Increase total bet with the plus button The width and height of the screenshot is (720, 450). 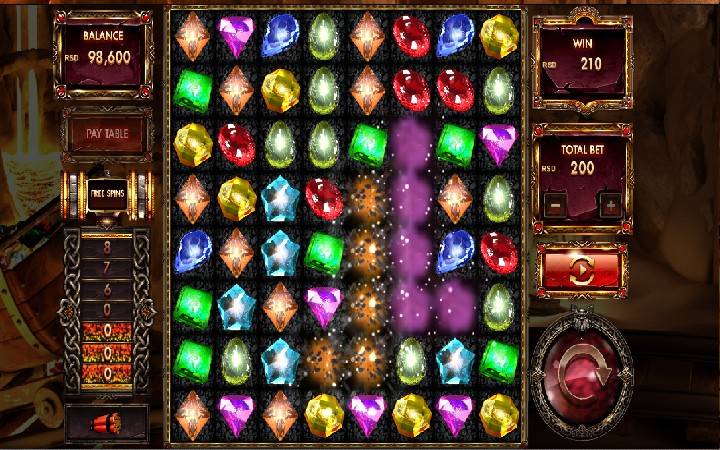pyautogui.click(x=609, y=205)
